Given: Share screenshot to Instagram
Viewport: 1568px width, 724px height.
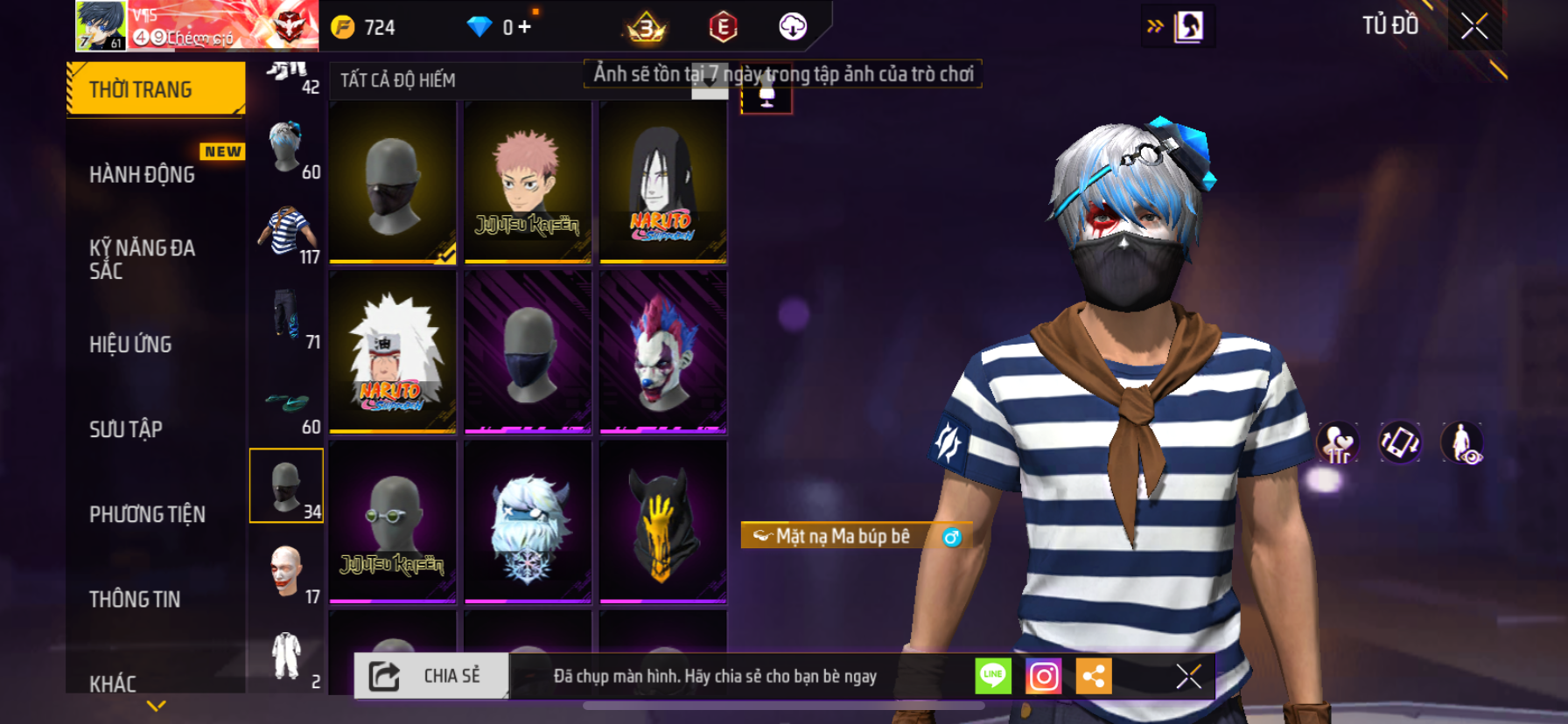Looking at the screenshot, I should tap(1043, 676).
